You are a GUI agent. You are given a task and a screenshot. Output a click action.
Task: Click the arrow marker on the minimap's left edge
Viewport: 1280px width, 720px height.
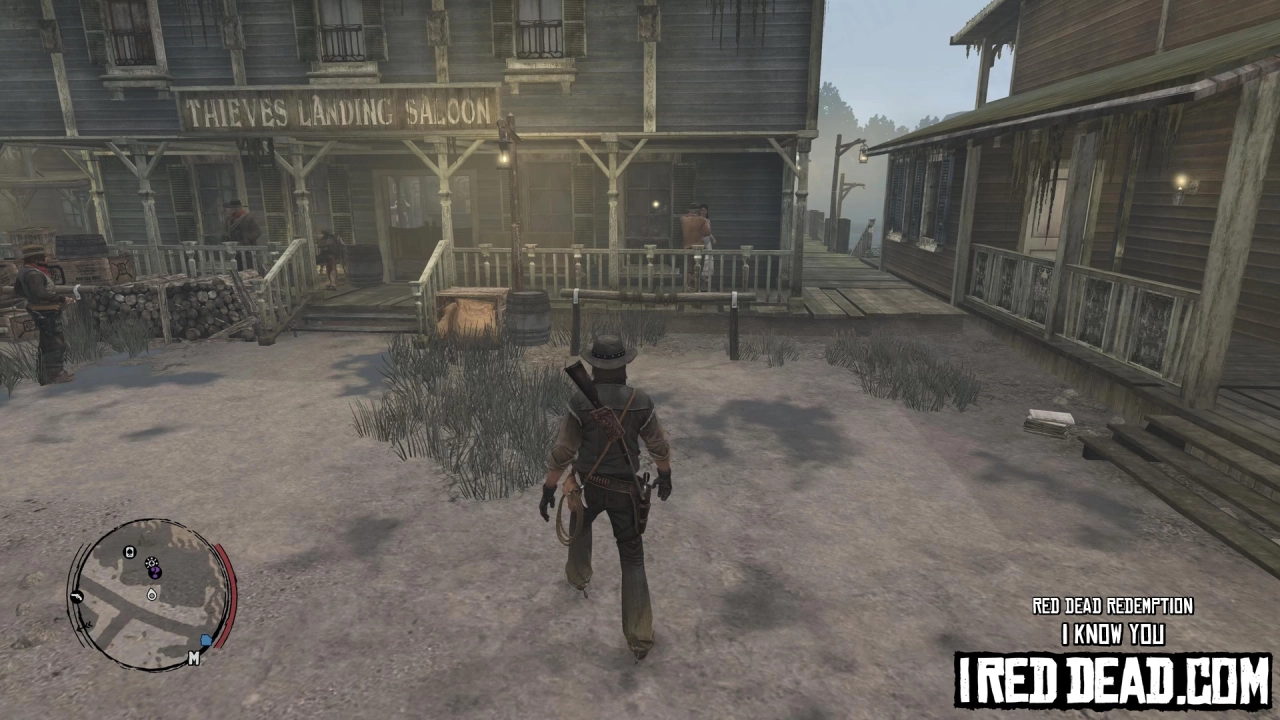pos(82,626)
